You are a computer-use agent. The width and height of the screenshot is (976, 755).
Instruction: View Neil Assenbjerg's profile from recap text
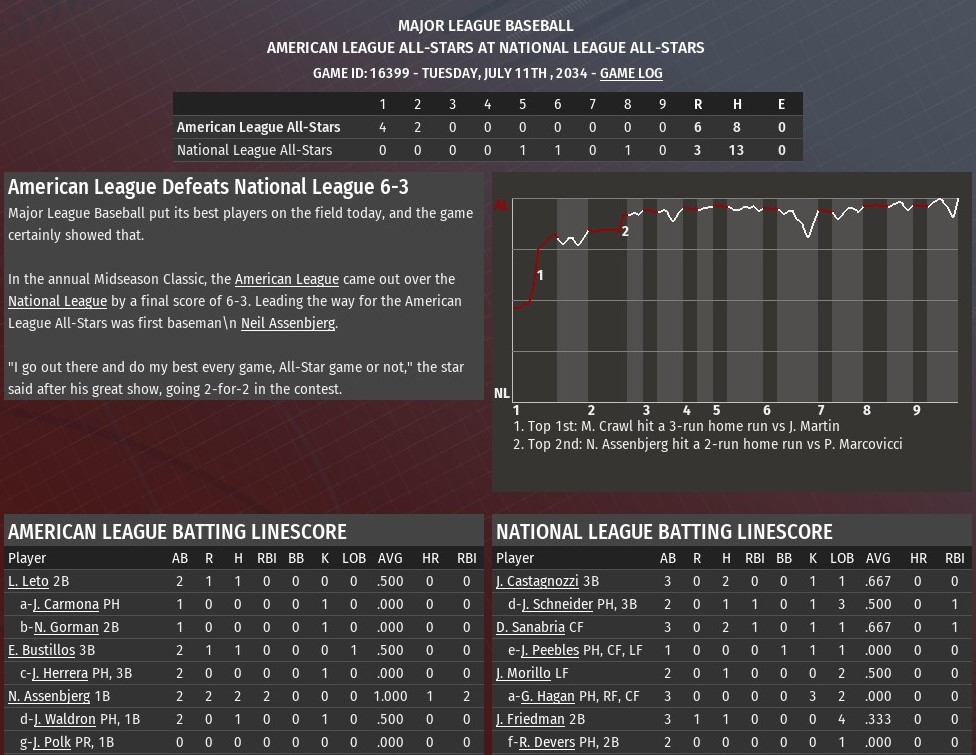pyautogui.click(x=288, y=323)
